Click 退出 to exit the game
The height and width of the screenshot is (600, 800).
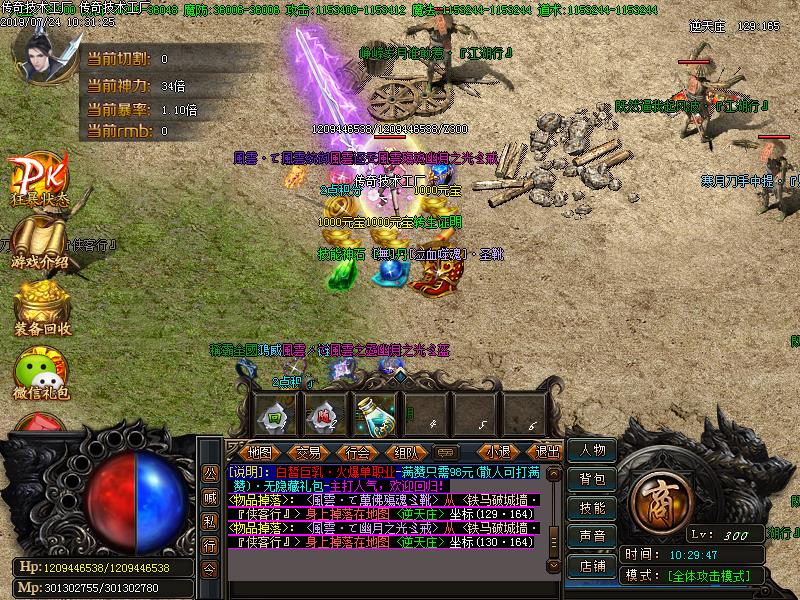coord(546,452)
